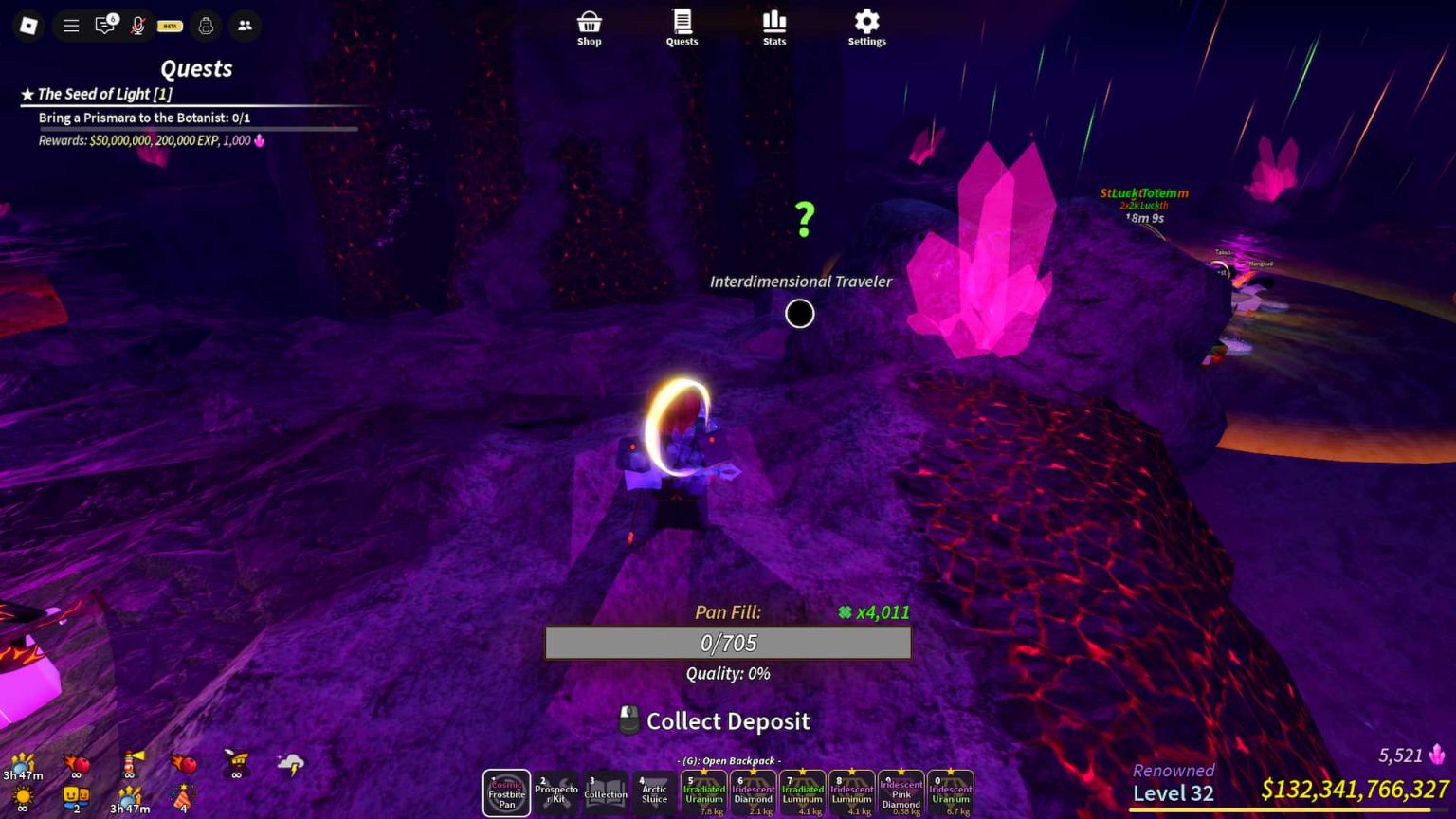Viewport: 1456px width, 819px height.
Task: Open the Shop menu
Action: tap(590, 26)
